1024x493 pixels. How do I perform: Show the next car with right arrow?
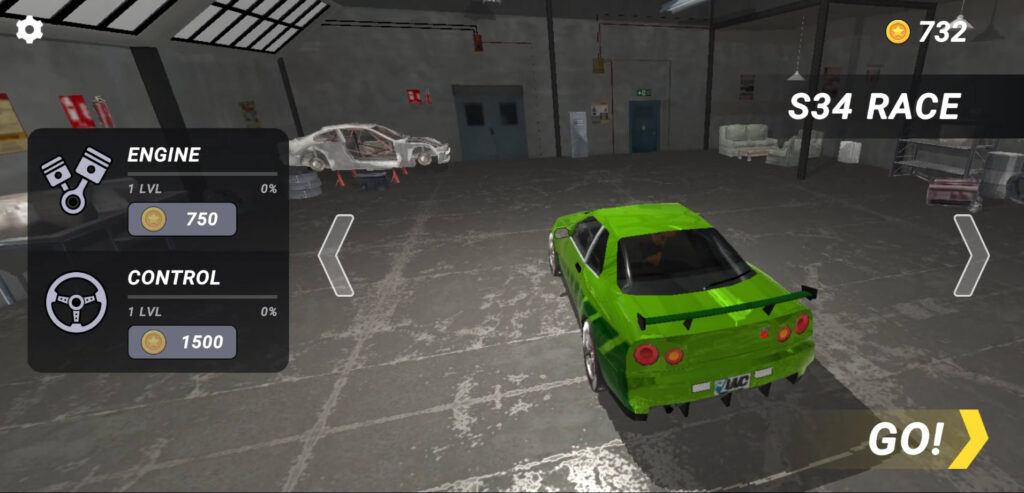point(970,255)
